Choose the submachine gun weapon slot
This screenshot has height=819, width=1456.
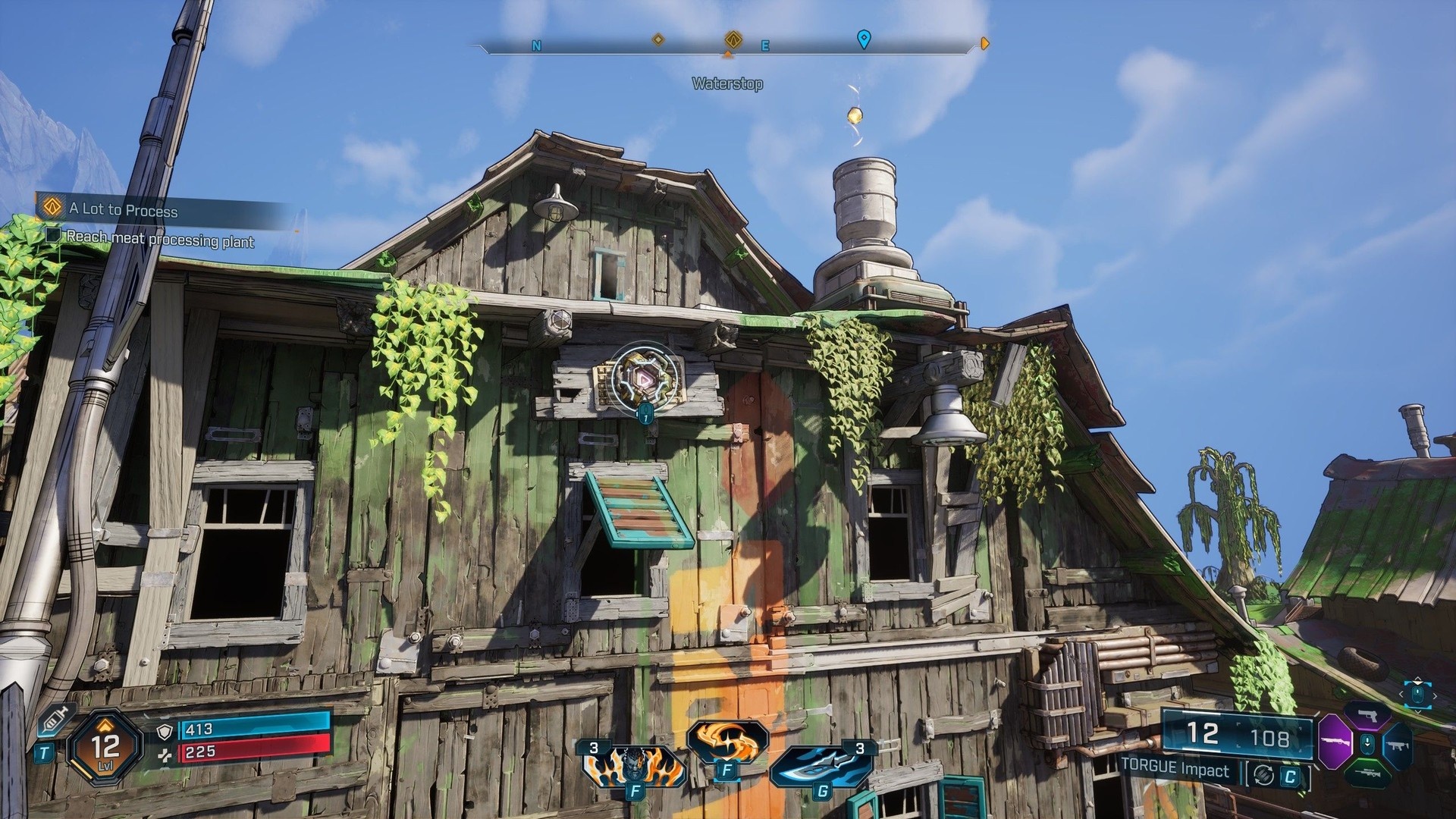[x=1397, y=744]
